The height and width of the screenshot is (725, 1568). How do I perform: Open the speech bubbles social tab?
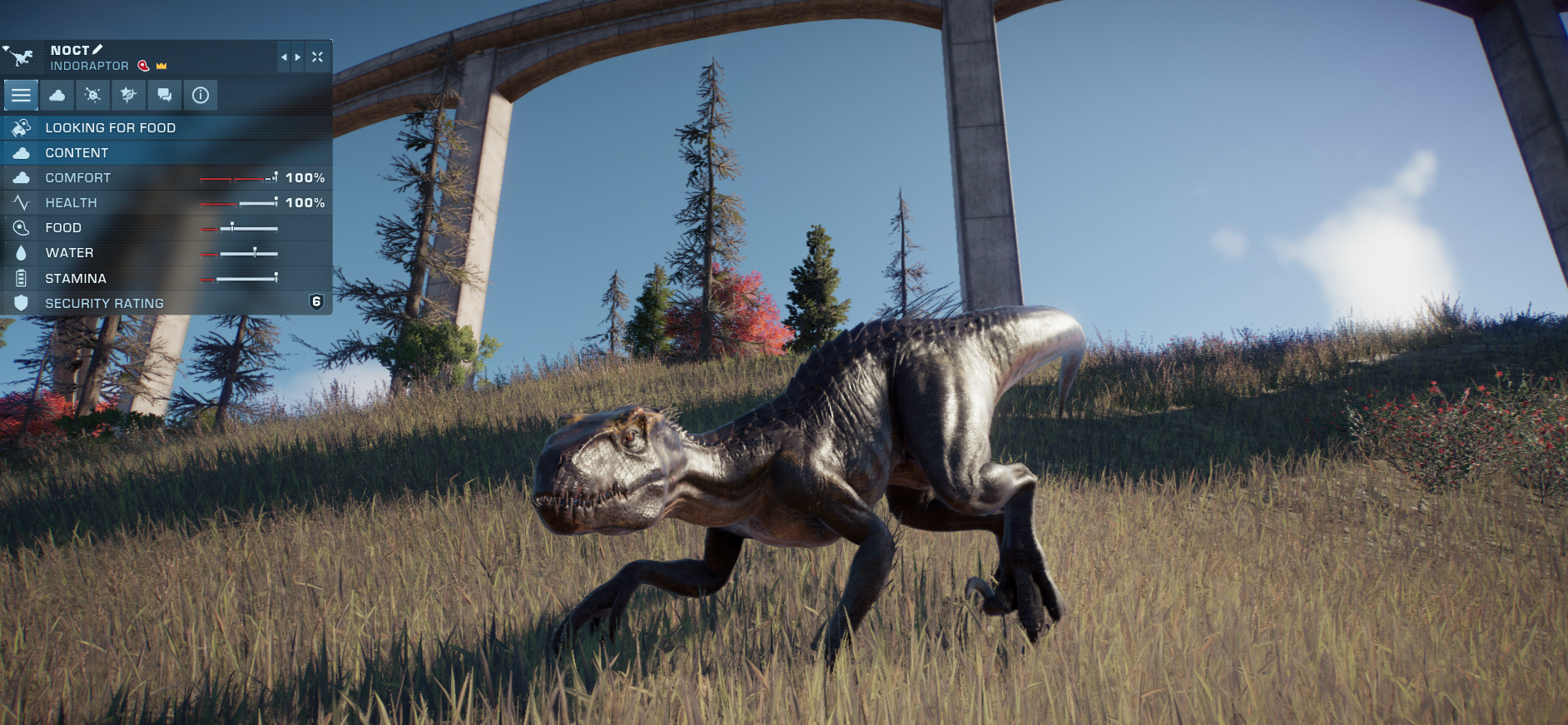coord(165,96)
